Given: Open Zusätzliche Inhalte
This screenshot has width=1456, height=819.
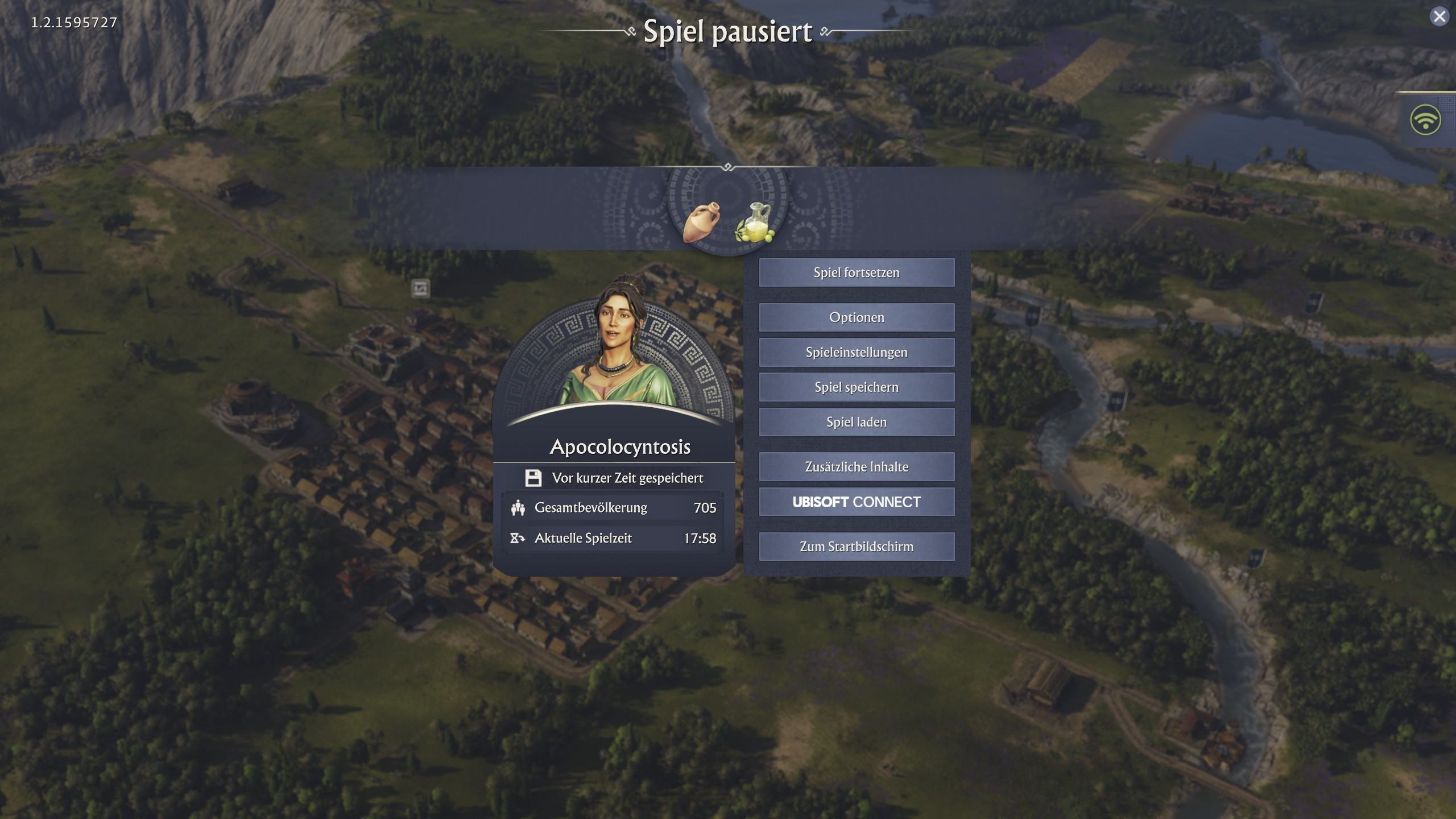Looking at the screenshot, I should pyautogui.click(x=857, y=467).
